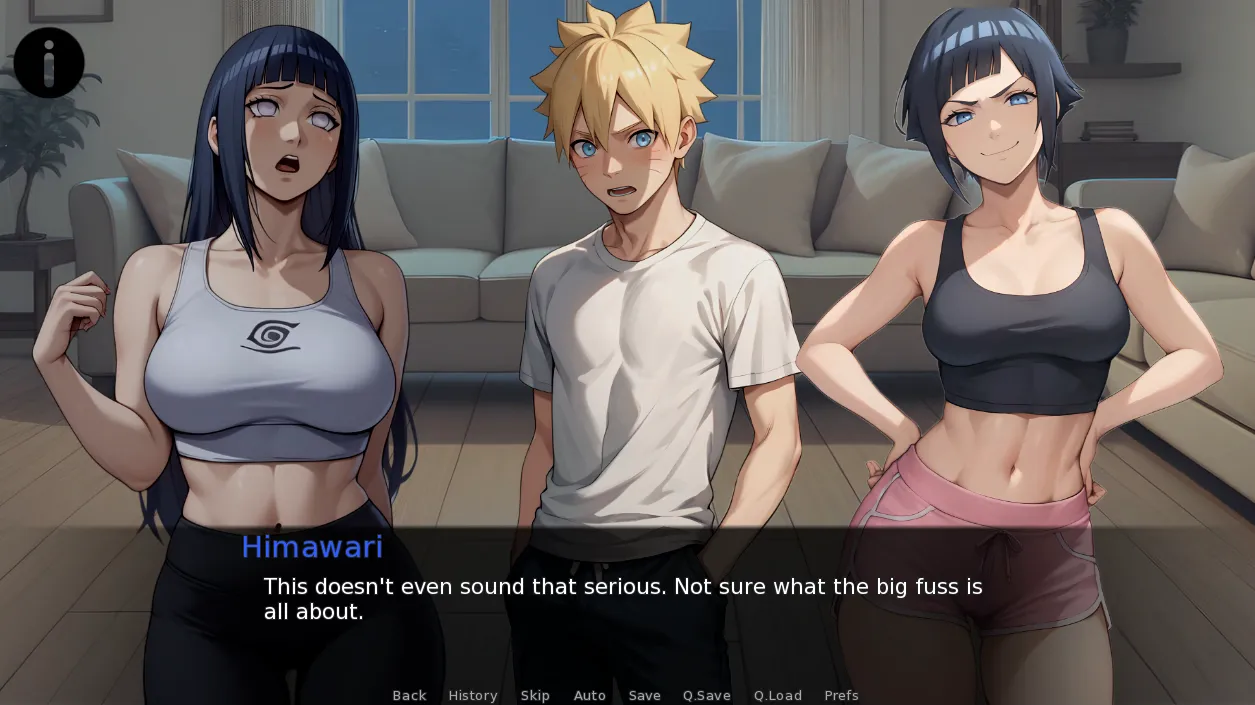Open the dialogue History log
The width and height of the screenshot is (1255, 705).
473,695
